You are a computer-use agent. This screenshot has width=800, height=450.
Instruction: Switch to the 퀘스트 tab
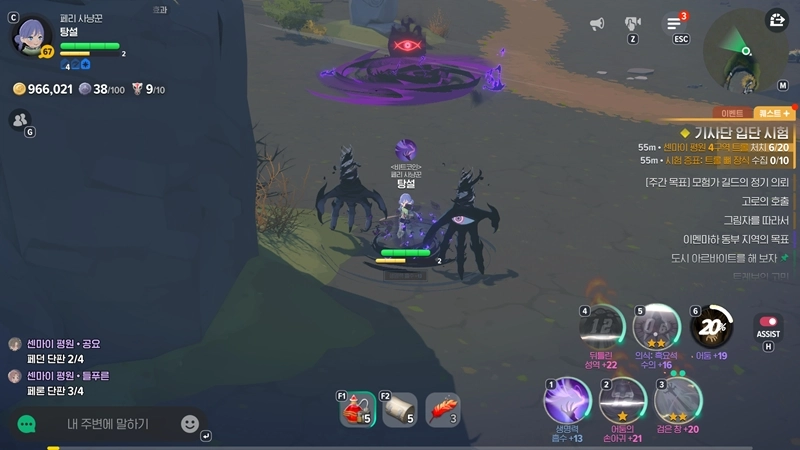tap(775, 113)
